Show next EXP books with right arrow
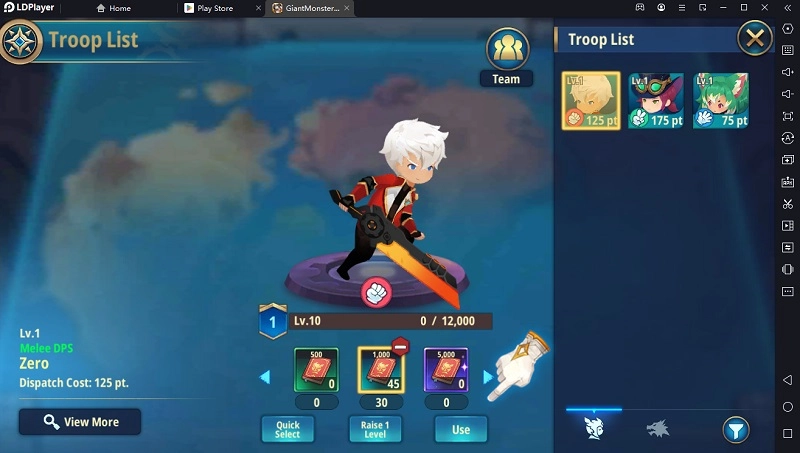Viewport: 800px width, 453px height. click(488, 377)
